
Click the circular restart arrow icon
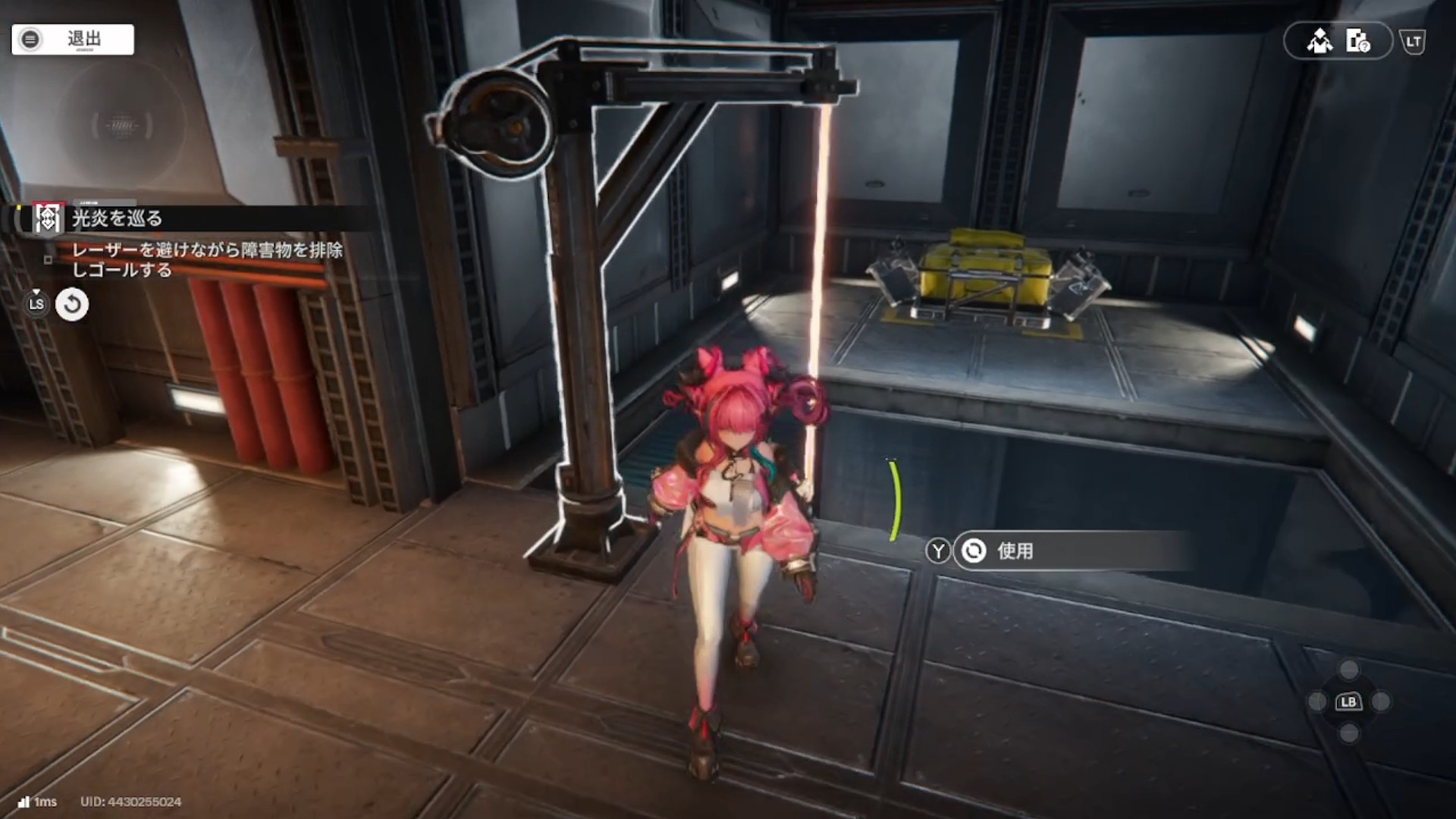(72, 305)
